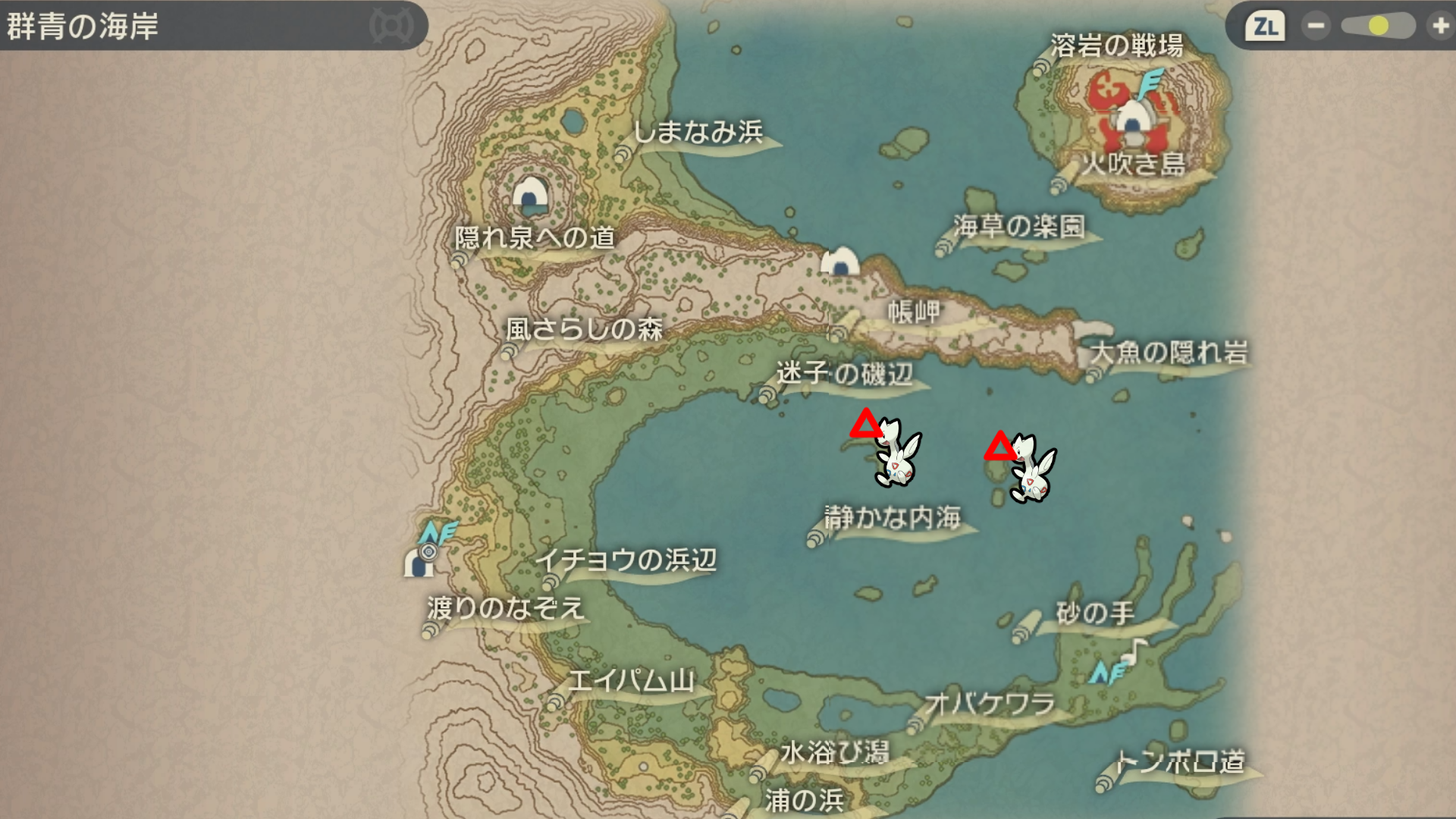
Task: Select the 大魚の隠れ岩 location label
Action: pos(1169,353)
